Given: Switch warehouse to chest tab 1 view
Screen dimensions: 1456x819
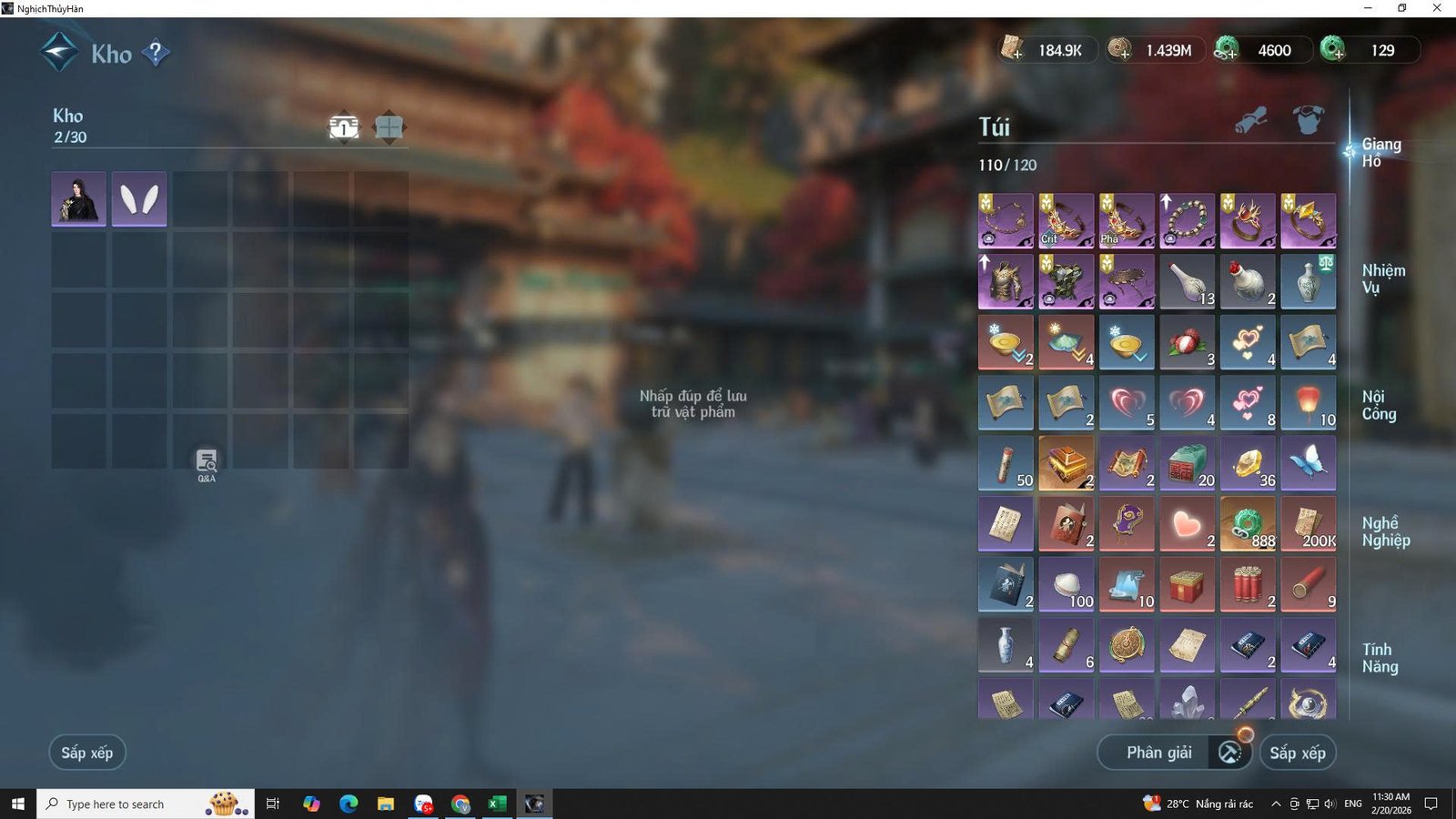Looking at the screenshot, I should click(343, 127).
